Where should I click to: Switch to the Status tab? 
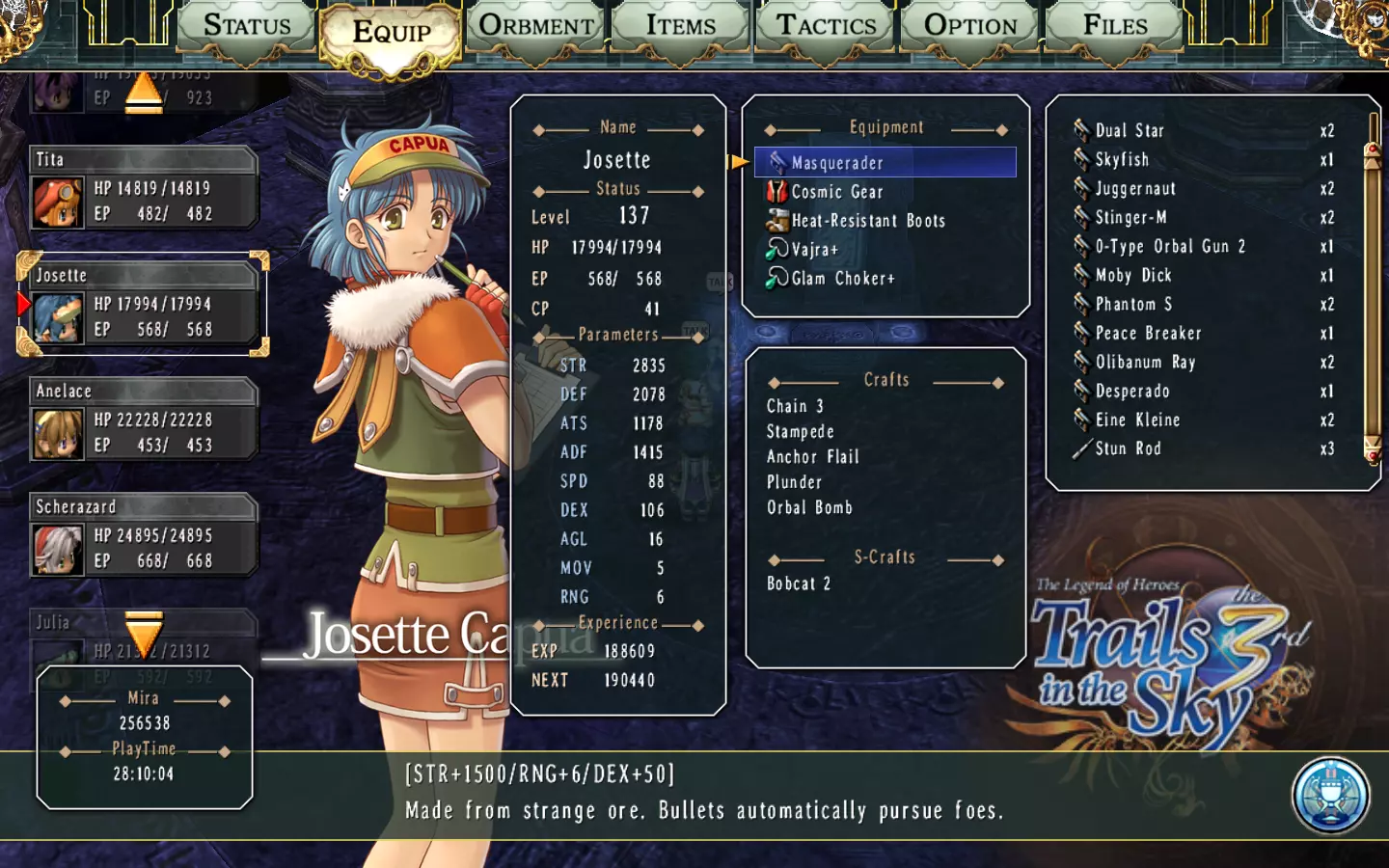coord(247,26)
